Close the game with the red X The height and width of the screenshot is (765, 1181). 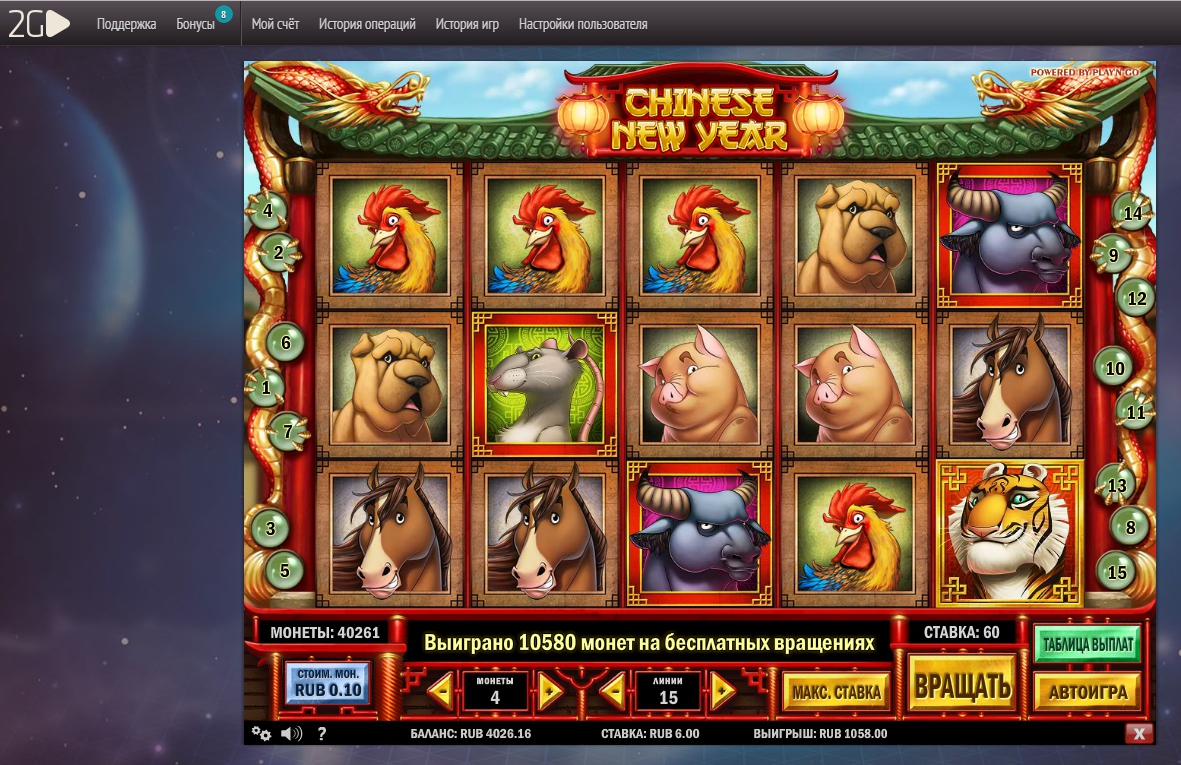pos(1137,734)
